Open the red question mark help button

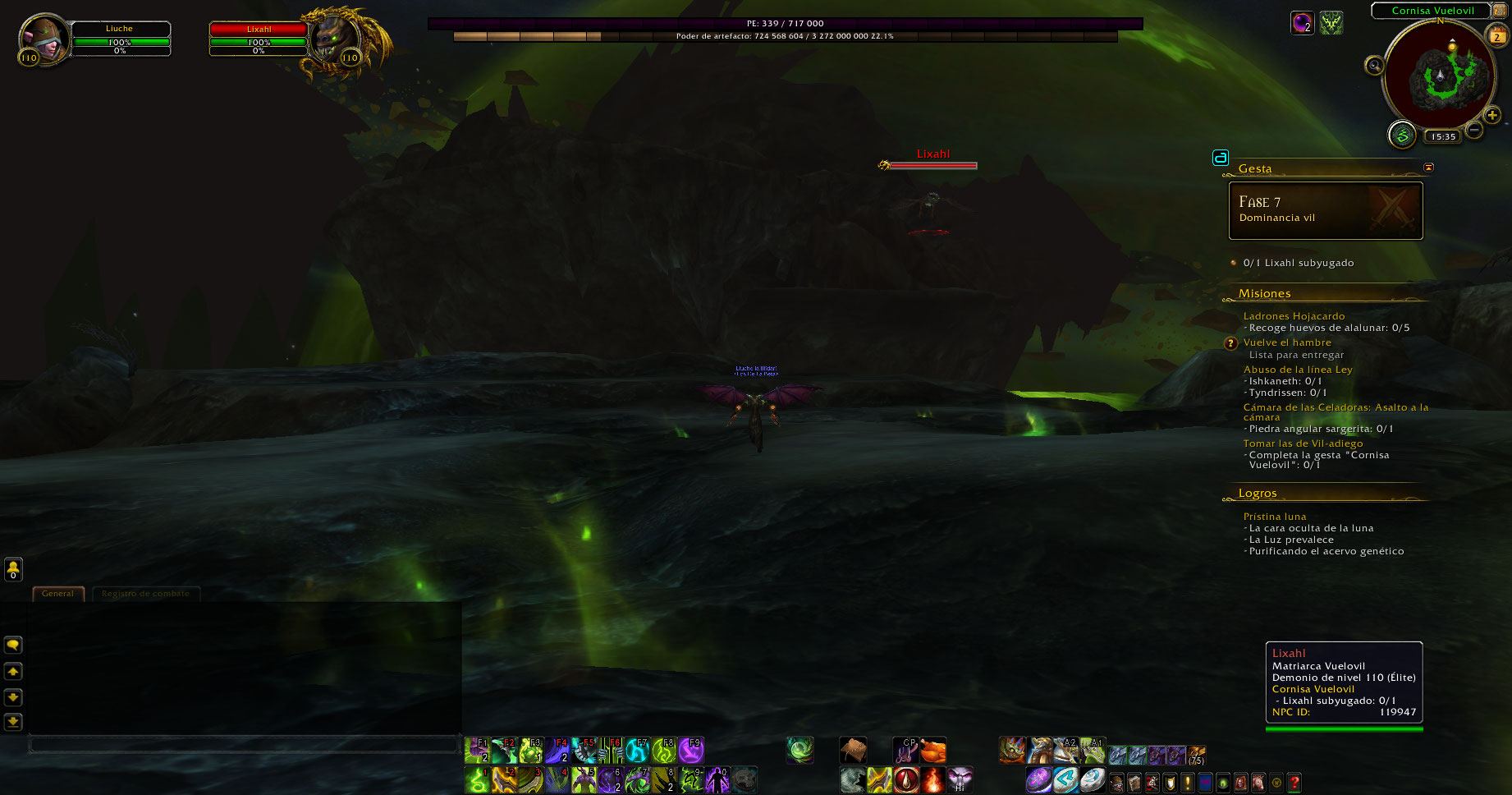coord(1294,783)
